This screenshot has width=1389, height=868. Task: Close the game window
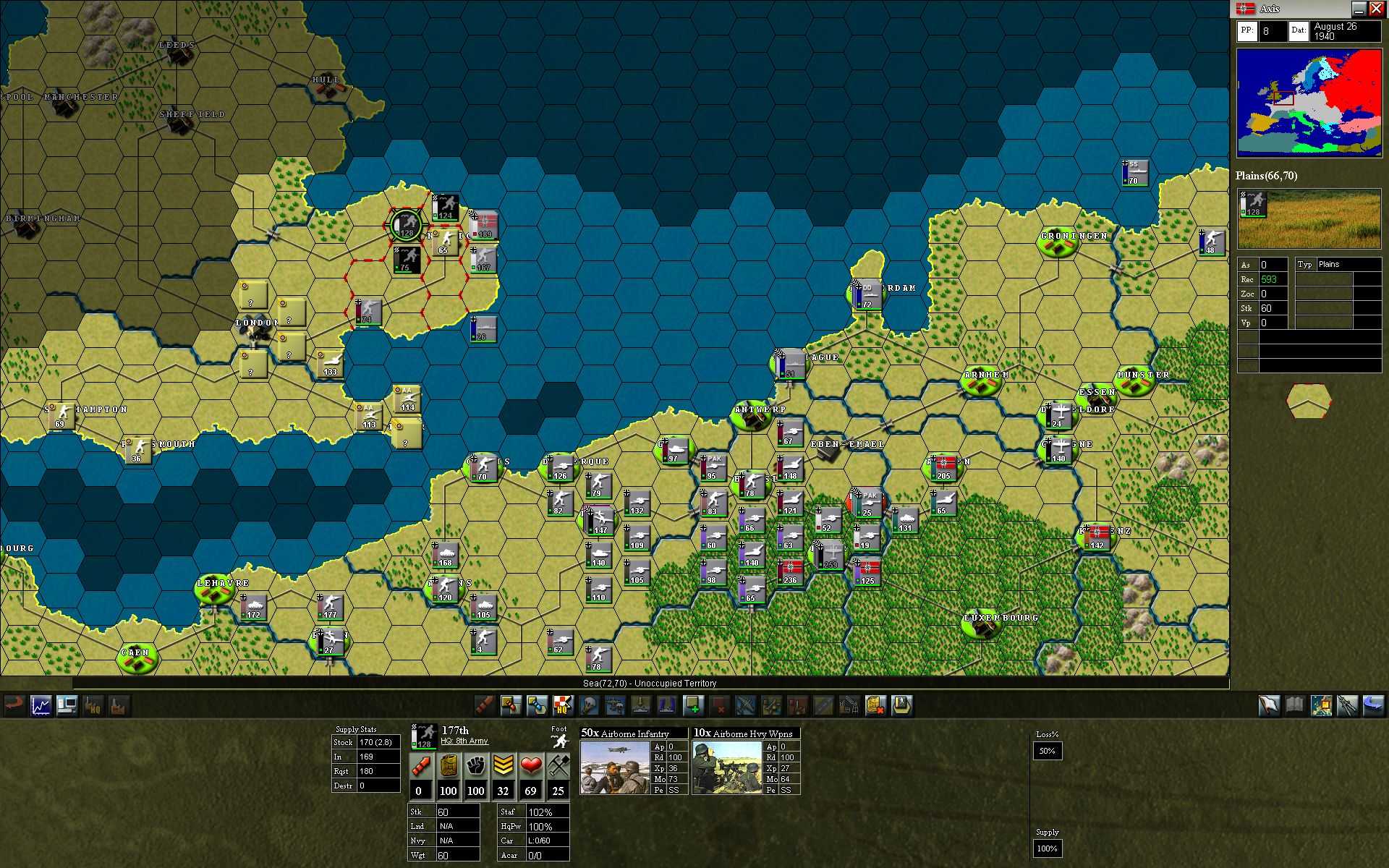pyautogui.click(x=1376, y=9)
